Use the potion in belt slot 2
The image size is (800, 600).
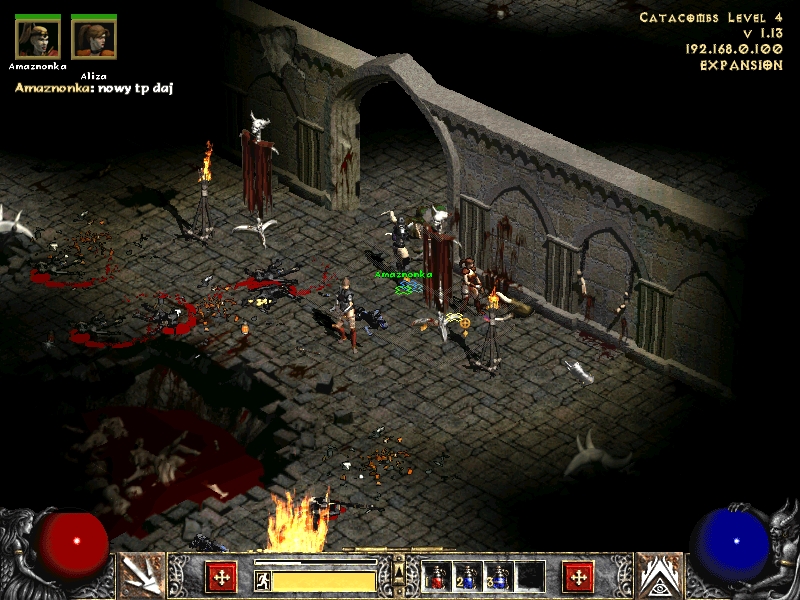tap(468, 576)
